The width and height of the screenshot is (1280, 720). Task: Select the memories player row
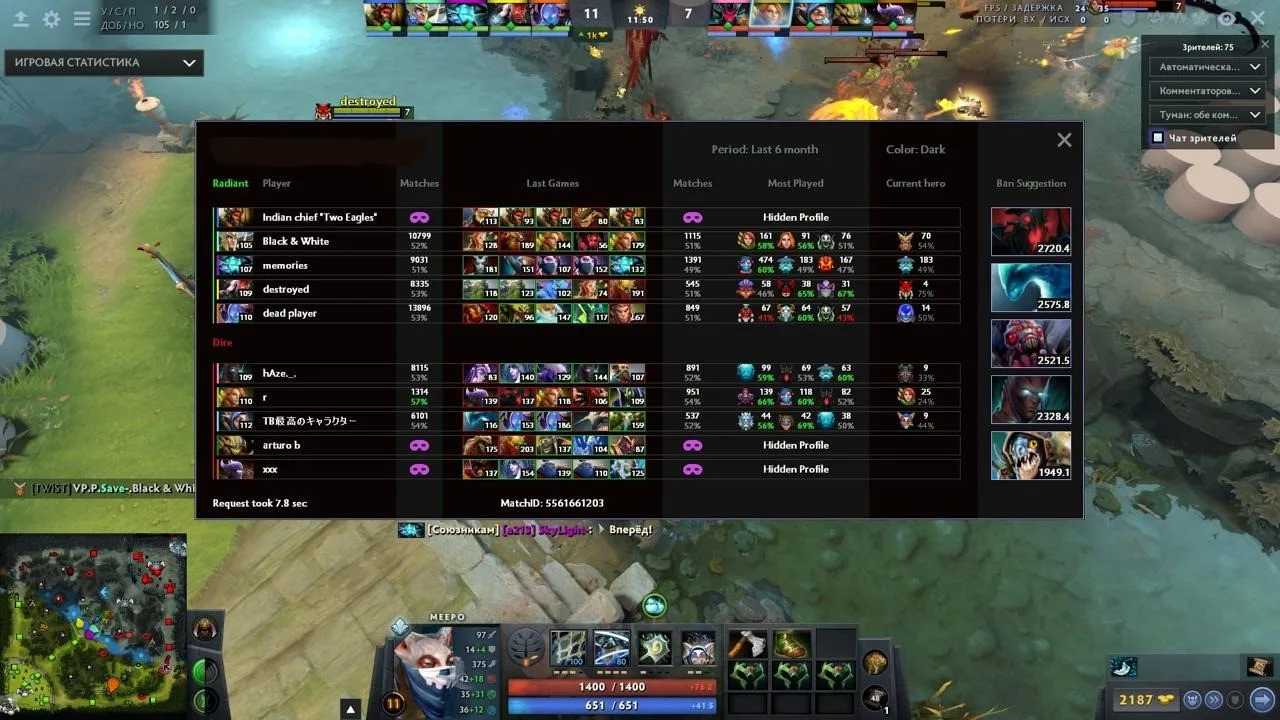pos(285,265)
